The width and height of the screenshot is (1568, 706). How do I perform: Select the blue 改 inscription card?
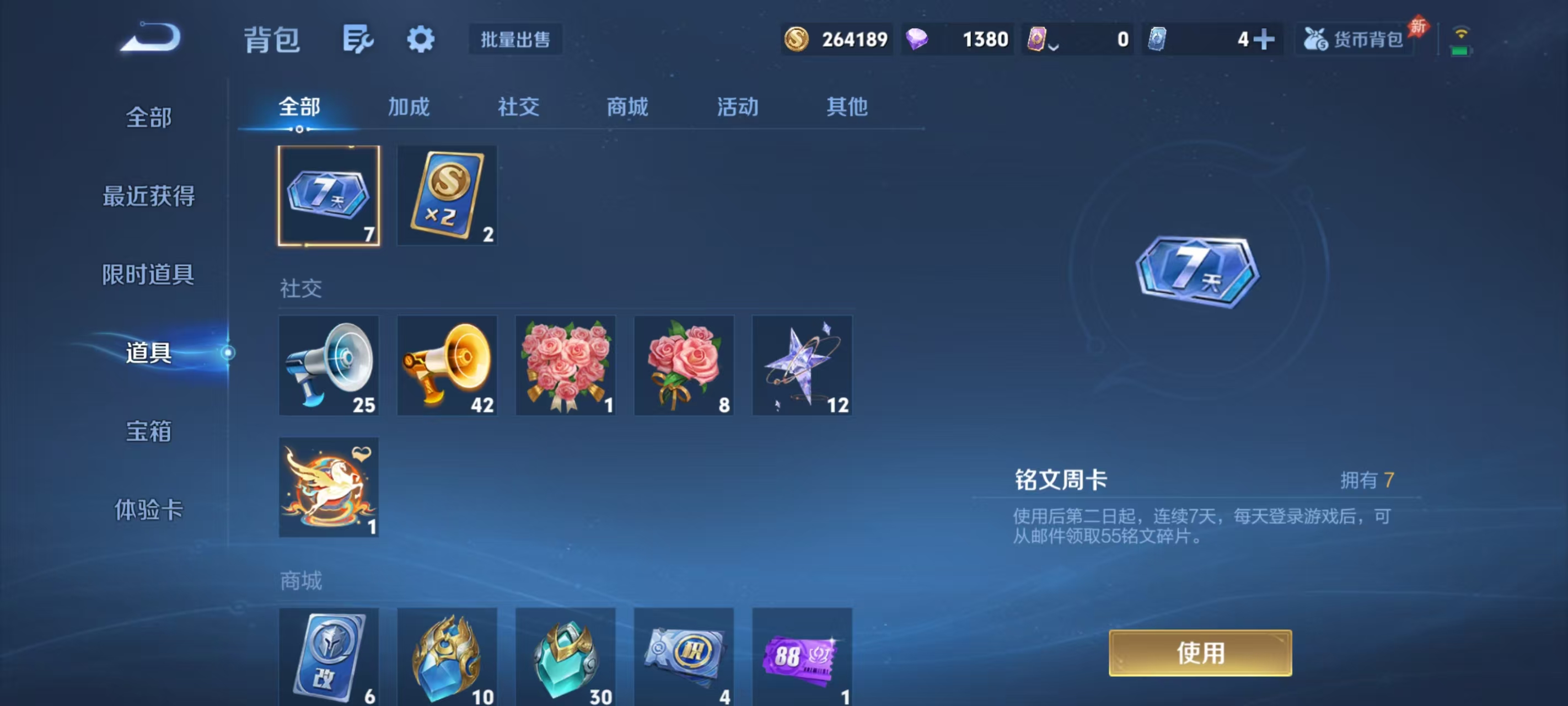[x=329, y=658]
